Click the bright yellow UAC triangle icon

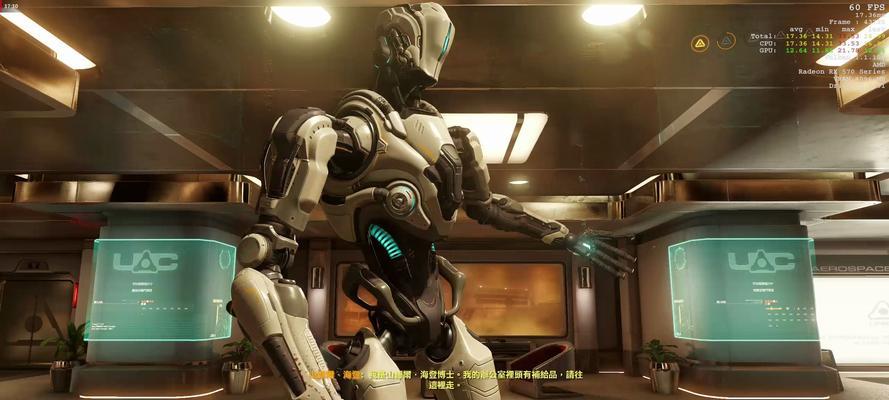[700, 43]
